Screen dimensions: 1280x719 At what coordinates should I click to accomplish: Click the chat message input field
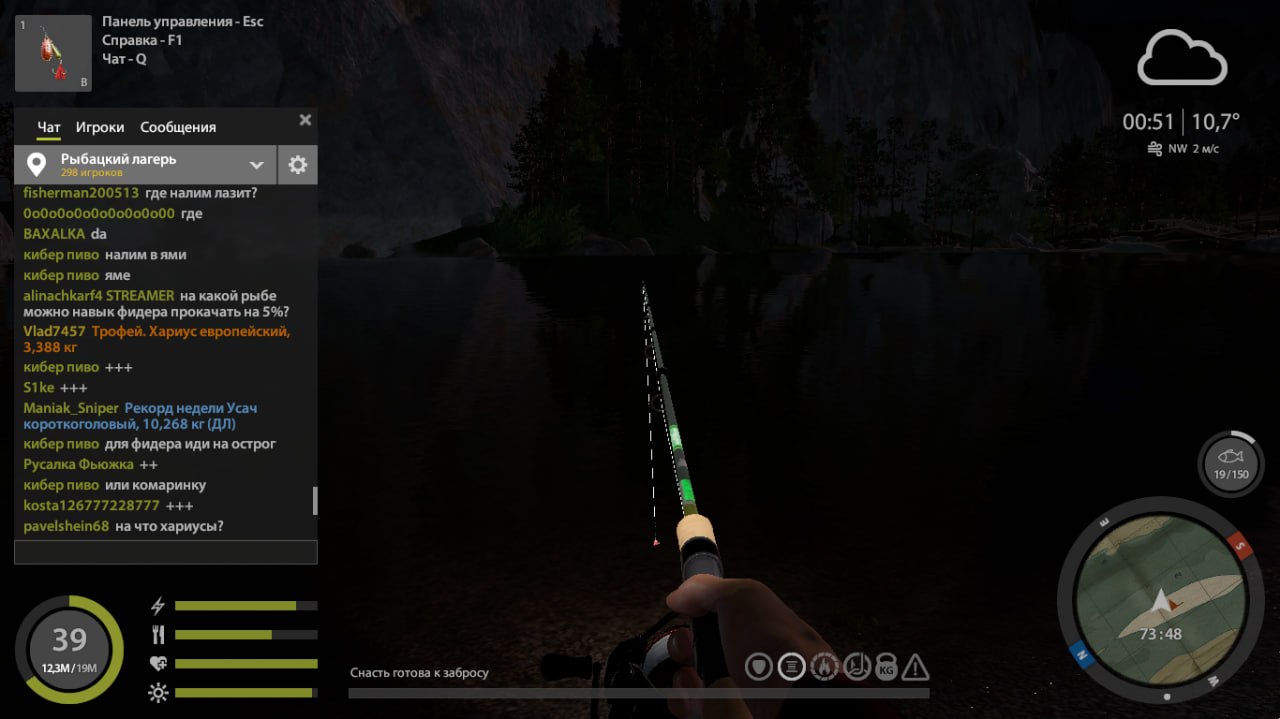pyautogui.click(x=165, y=552)
